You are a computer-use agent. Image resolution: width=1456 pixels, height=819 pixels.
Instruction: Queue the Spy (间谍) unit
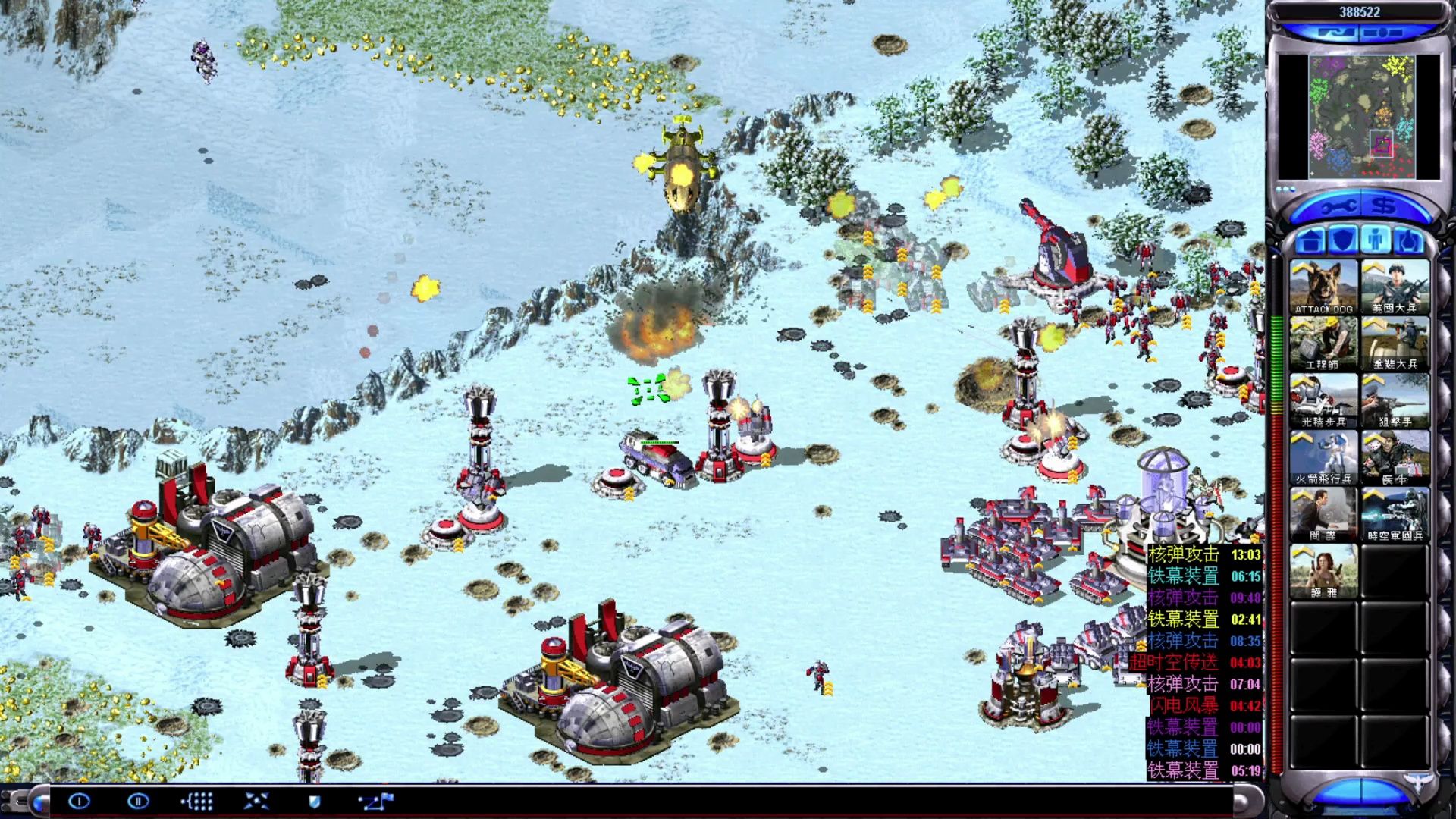(1323, 514)
